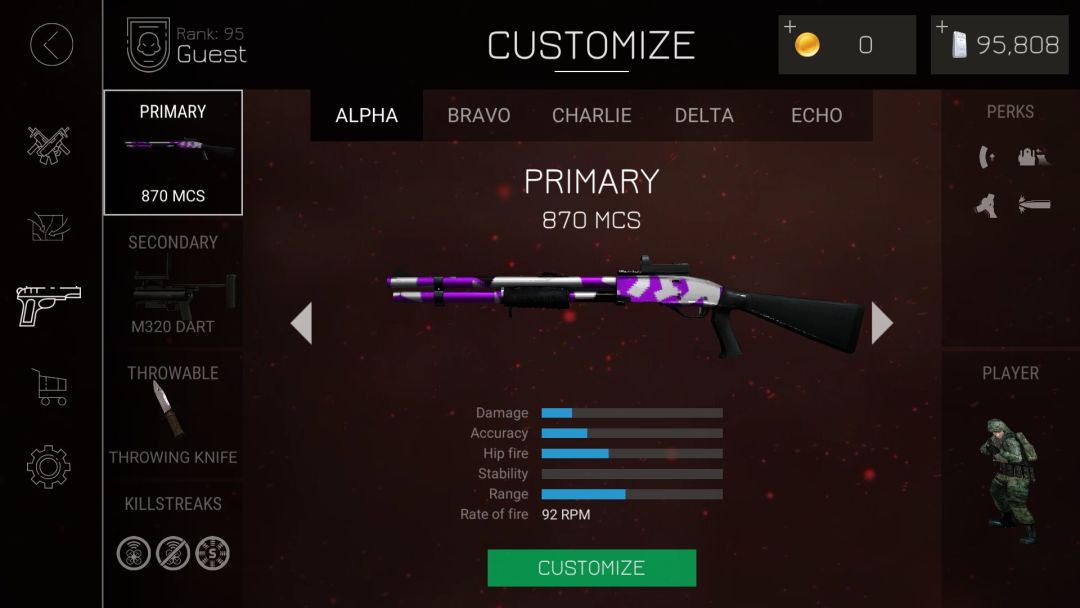Show the previous weapon with left arrow
This screenshot has height=608, width=1080.
pyautogui.click(x=301, y=323)
